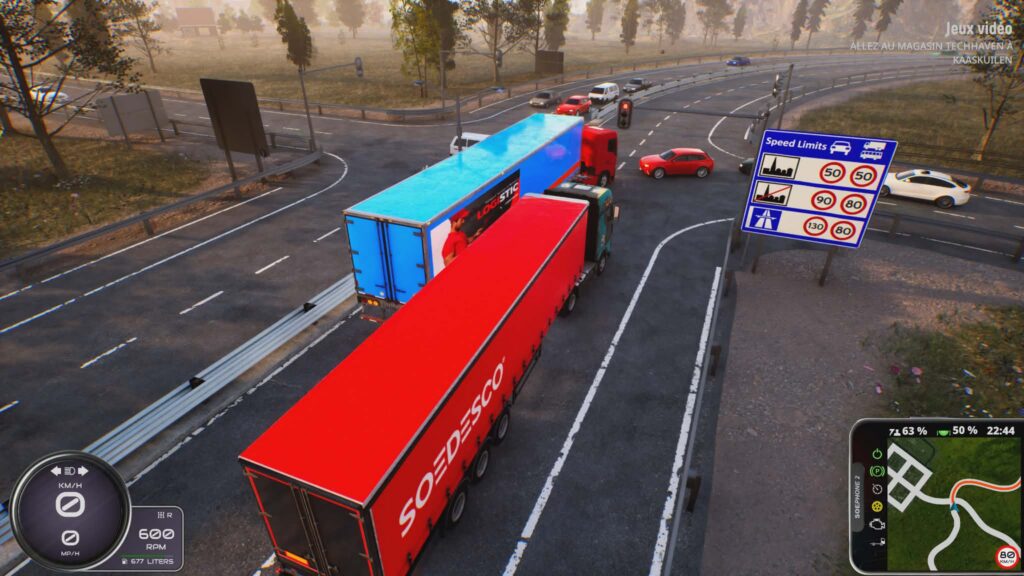Open the SOEPHONE 2 side tab

point(857,497)
